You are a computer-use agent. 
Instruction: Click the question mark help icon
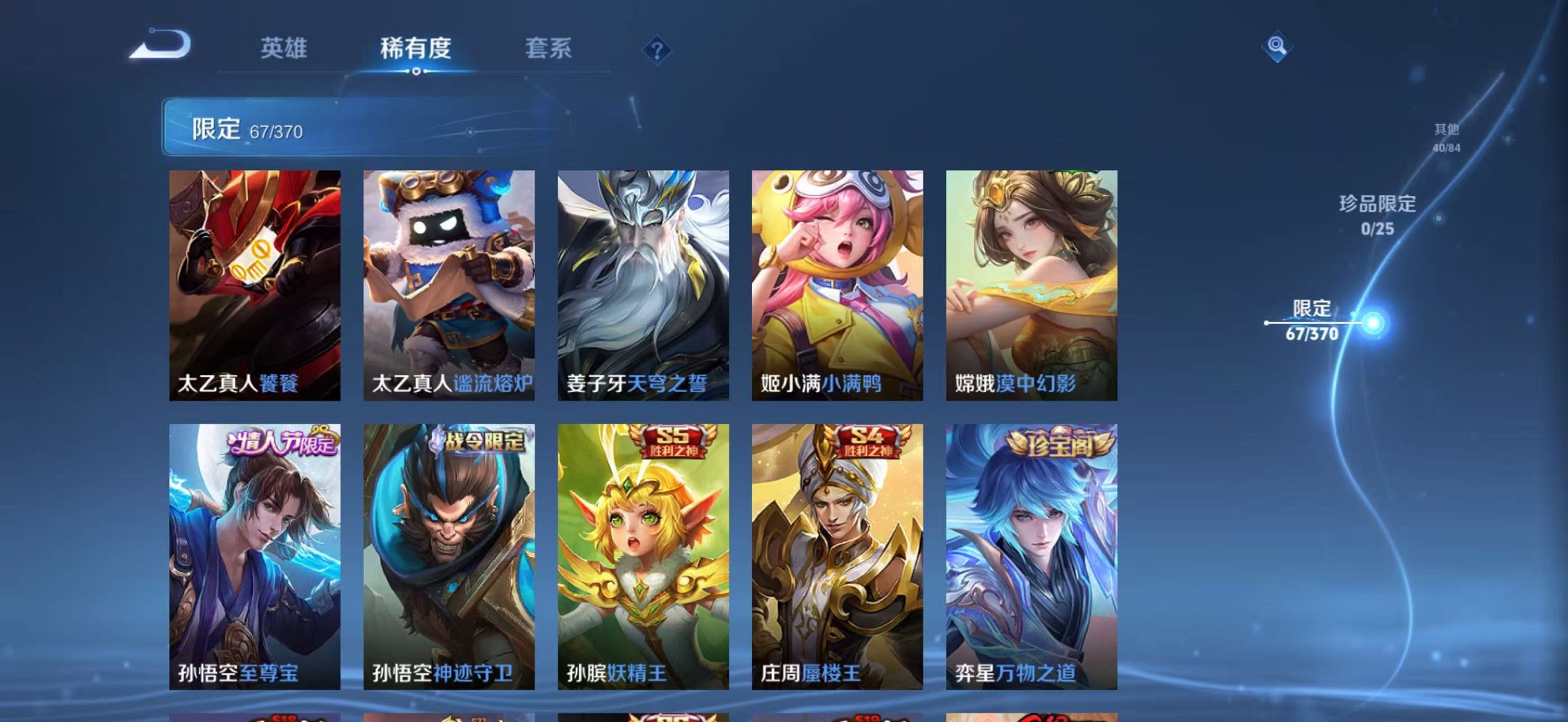pyautogui.click(x=655, y=49)
